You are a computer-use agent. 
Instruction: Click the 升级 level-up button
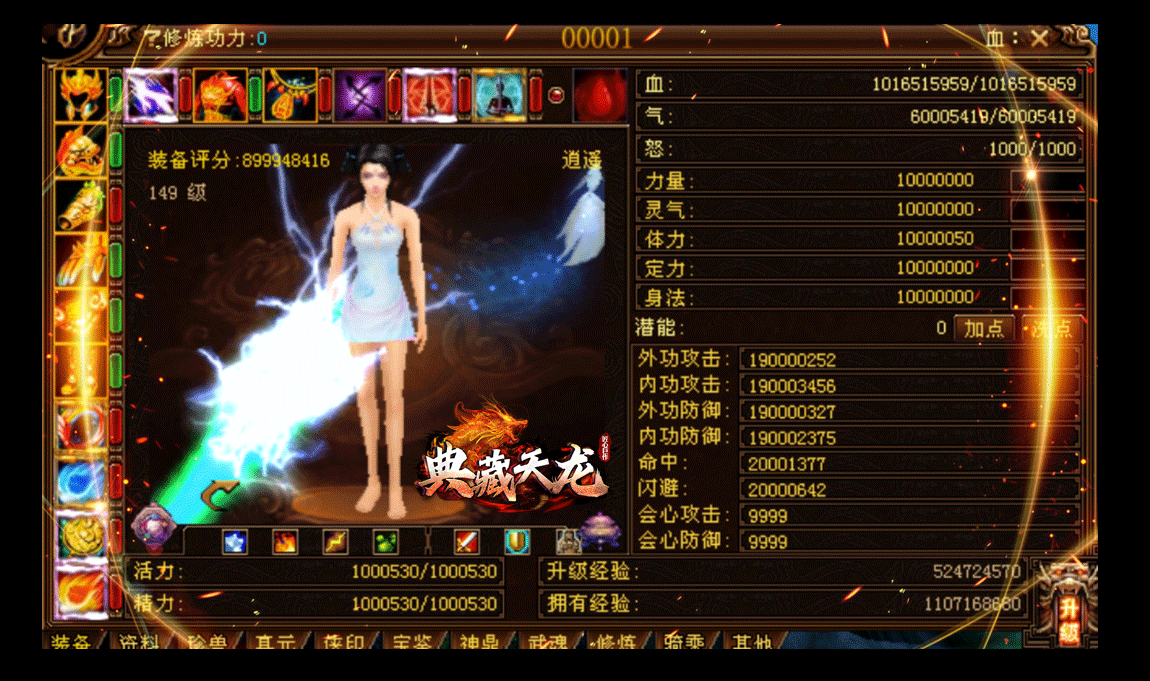(1068, 607)
